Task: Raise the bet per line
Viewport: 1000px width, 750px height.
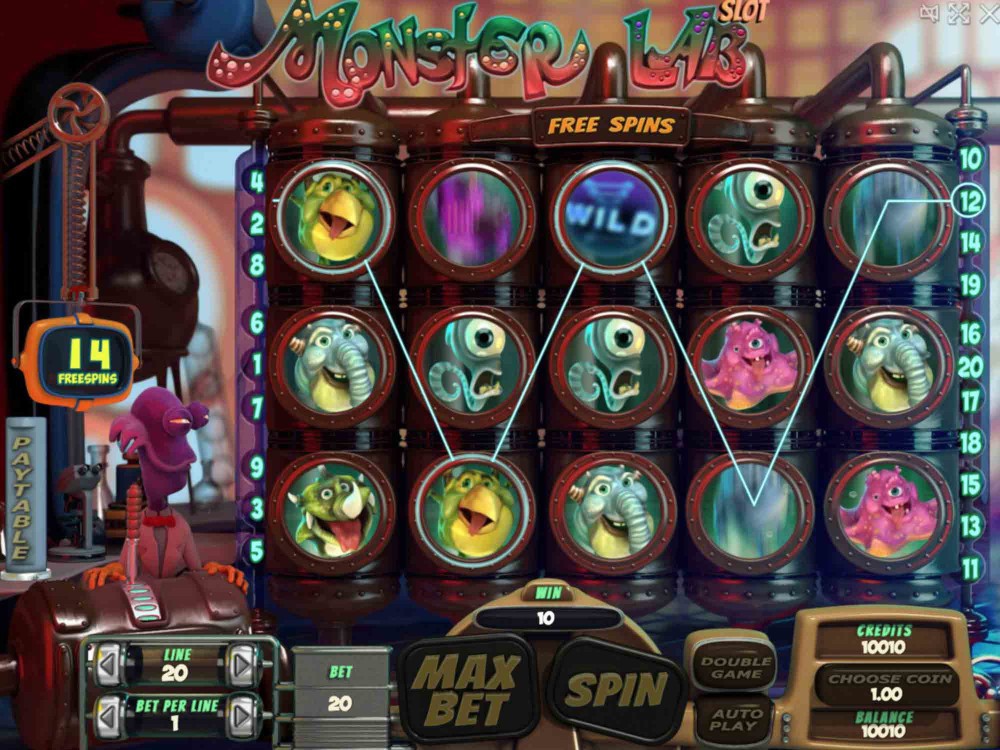Action: point(241,715)
